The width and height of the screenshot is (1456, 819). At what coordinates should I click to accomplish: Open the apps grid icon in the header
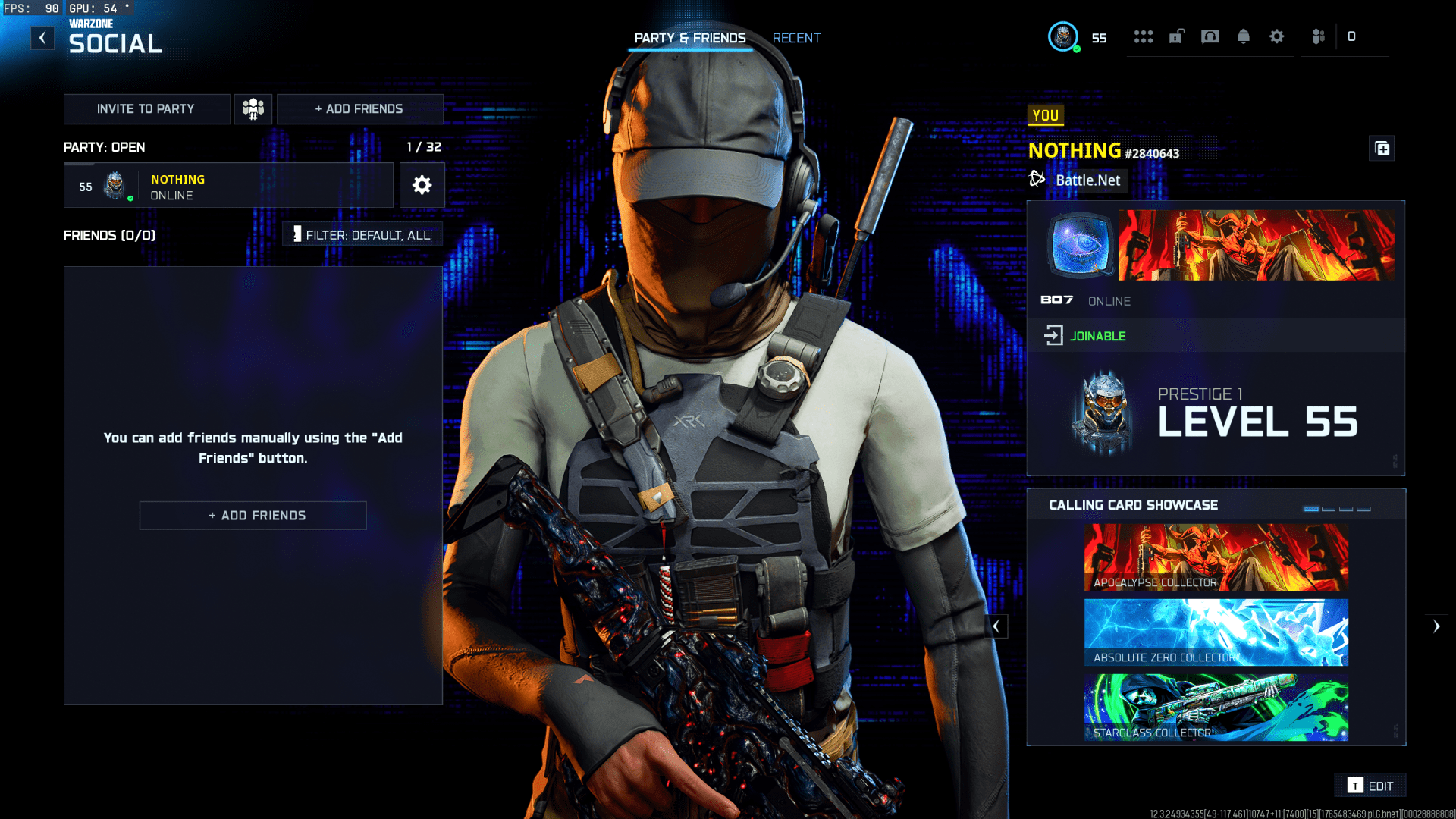click(x=1144, y=36)
